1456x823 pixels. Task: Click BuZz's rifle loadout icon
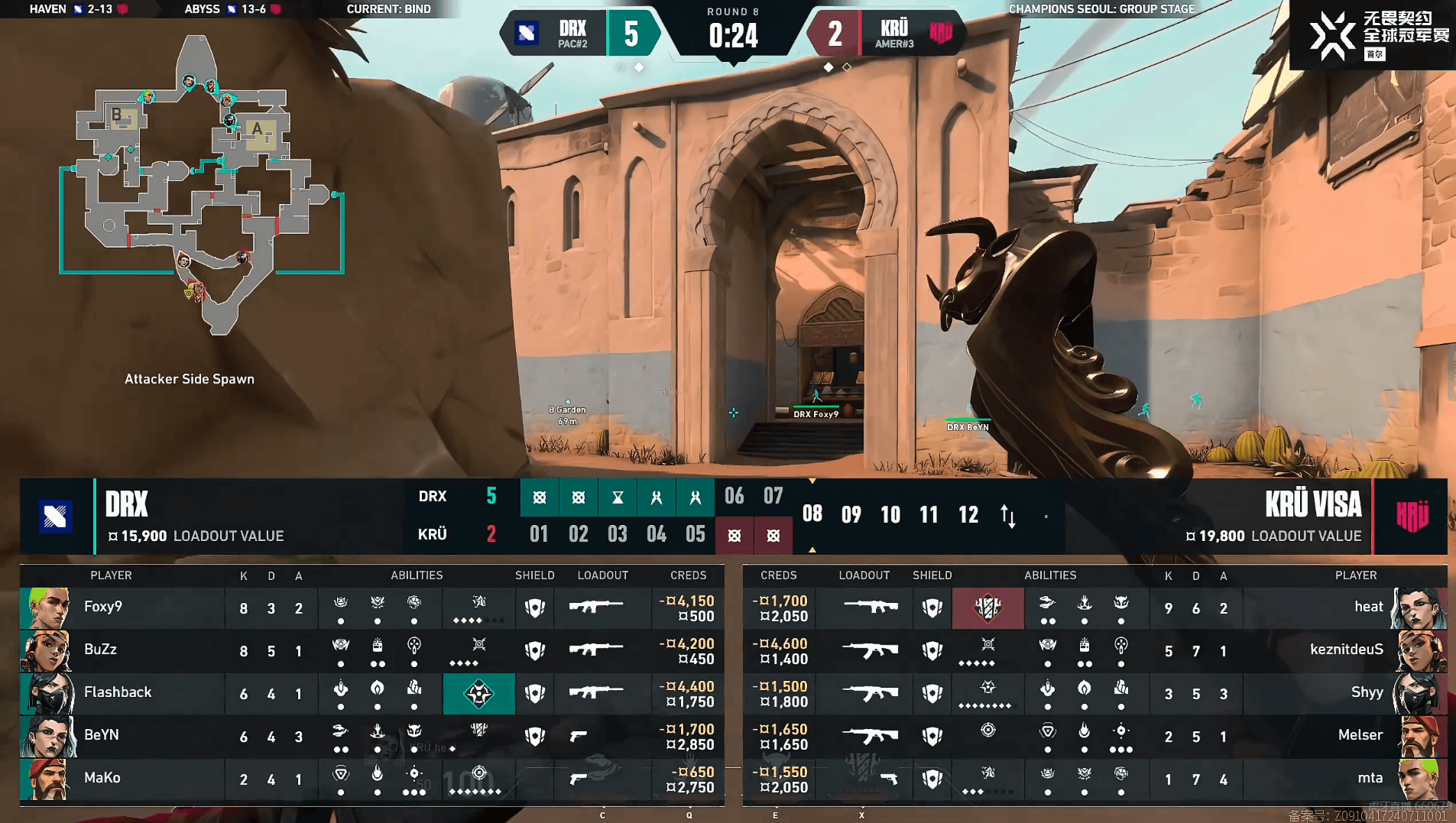coord(595,650)
